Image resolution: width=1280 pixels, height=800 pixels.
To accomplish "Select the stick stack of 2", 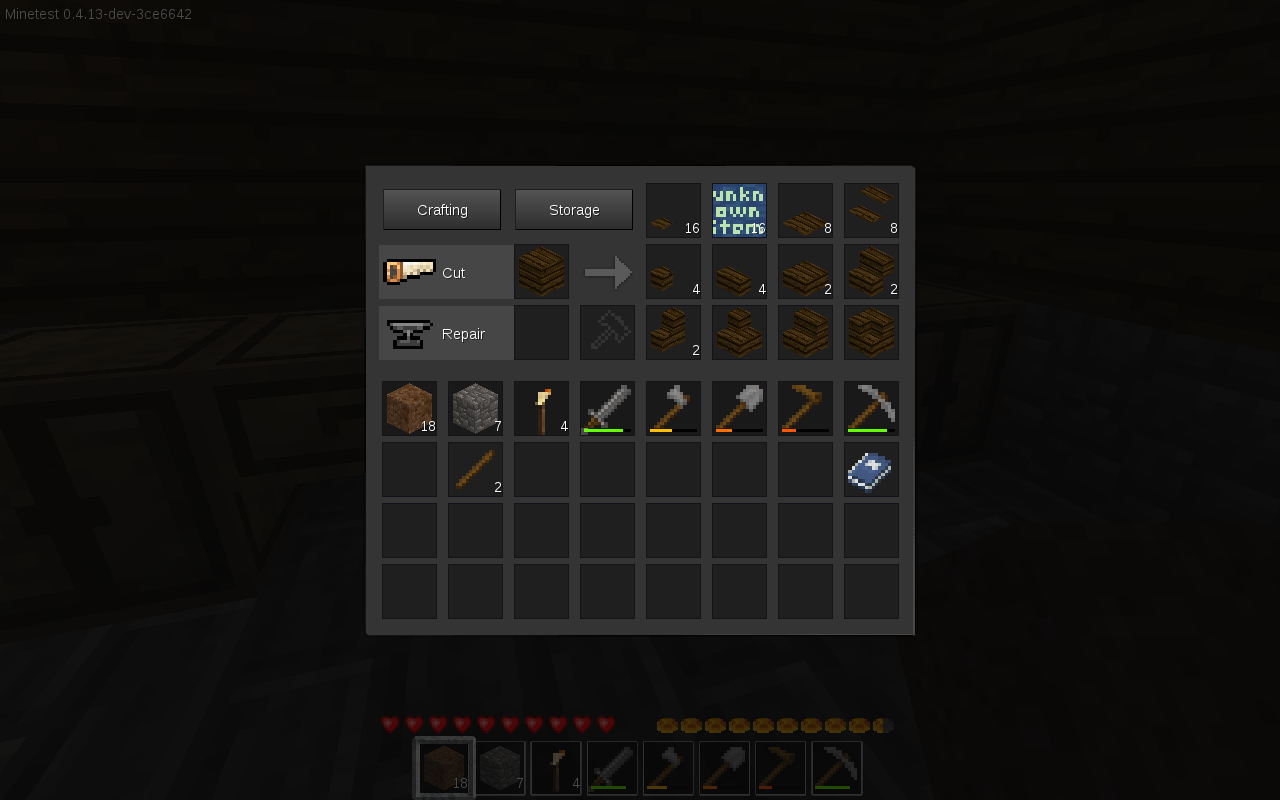I will [475, 469].
